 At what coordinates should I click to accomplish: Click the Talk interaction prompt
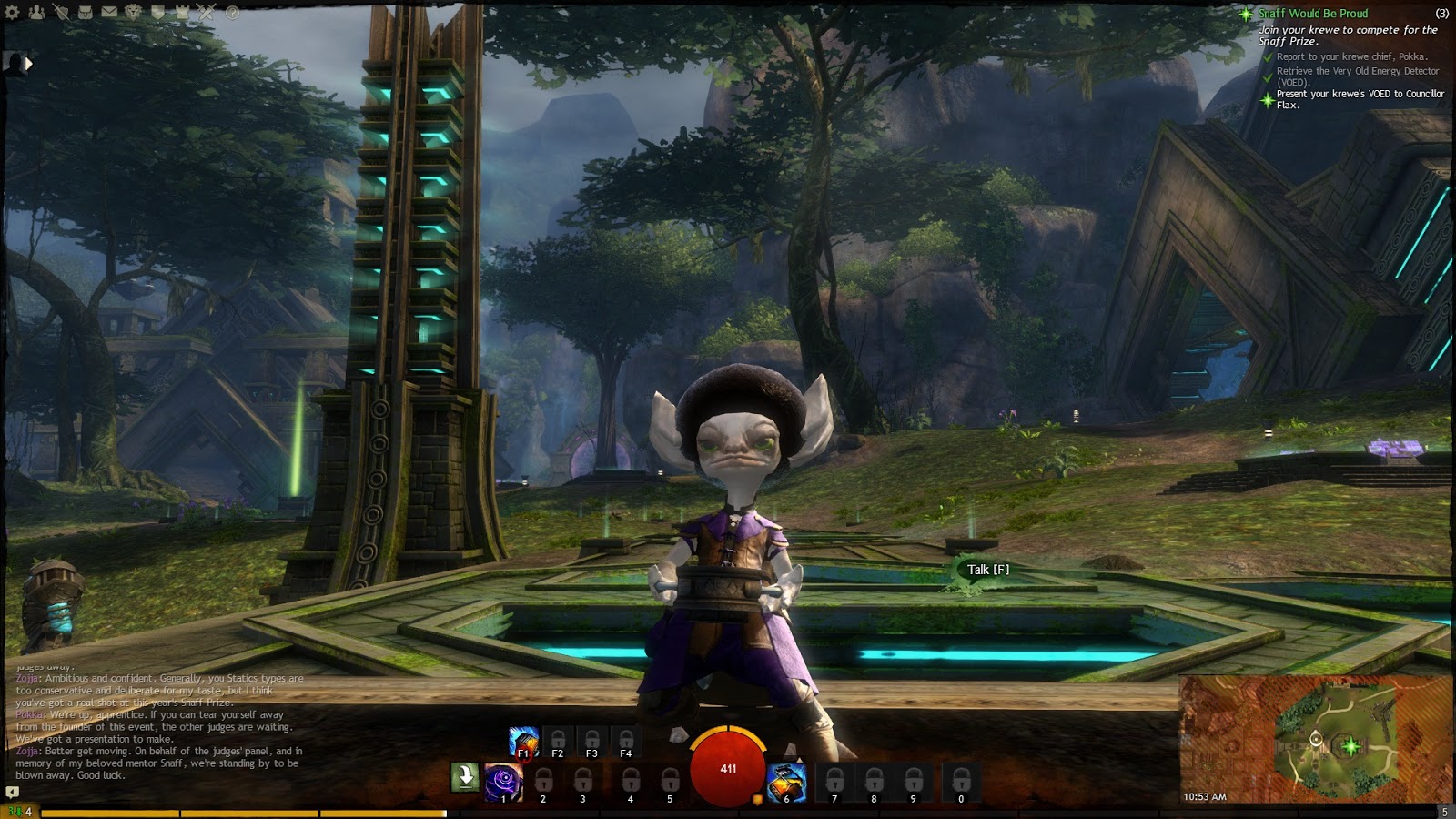point(987,570)
